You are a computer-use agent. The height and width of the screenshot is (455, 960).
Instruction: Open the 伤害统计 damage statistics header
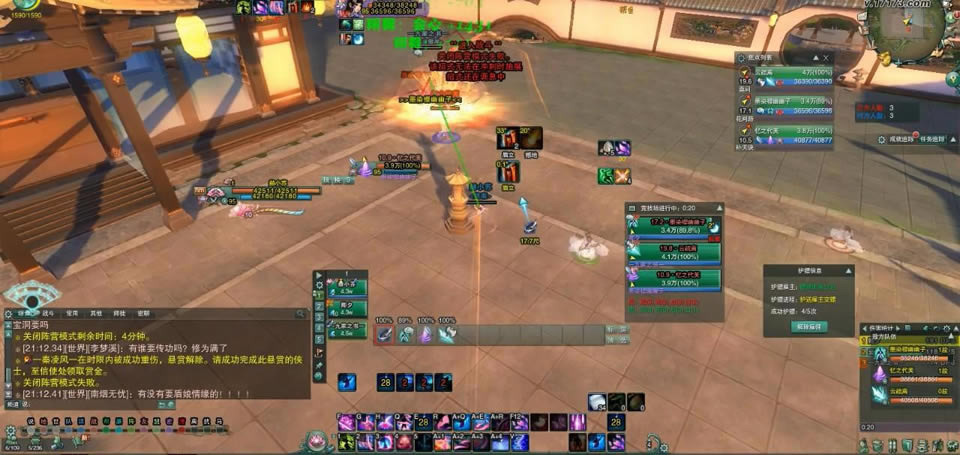click(x=882, y=327)
